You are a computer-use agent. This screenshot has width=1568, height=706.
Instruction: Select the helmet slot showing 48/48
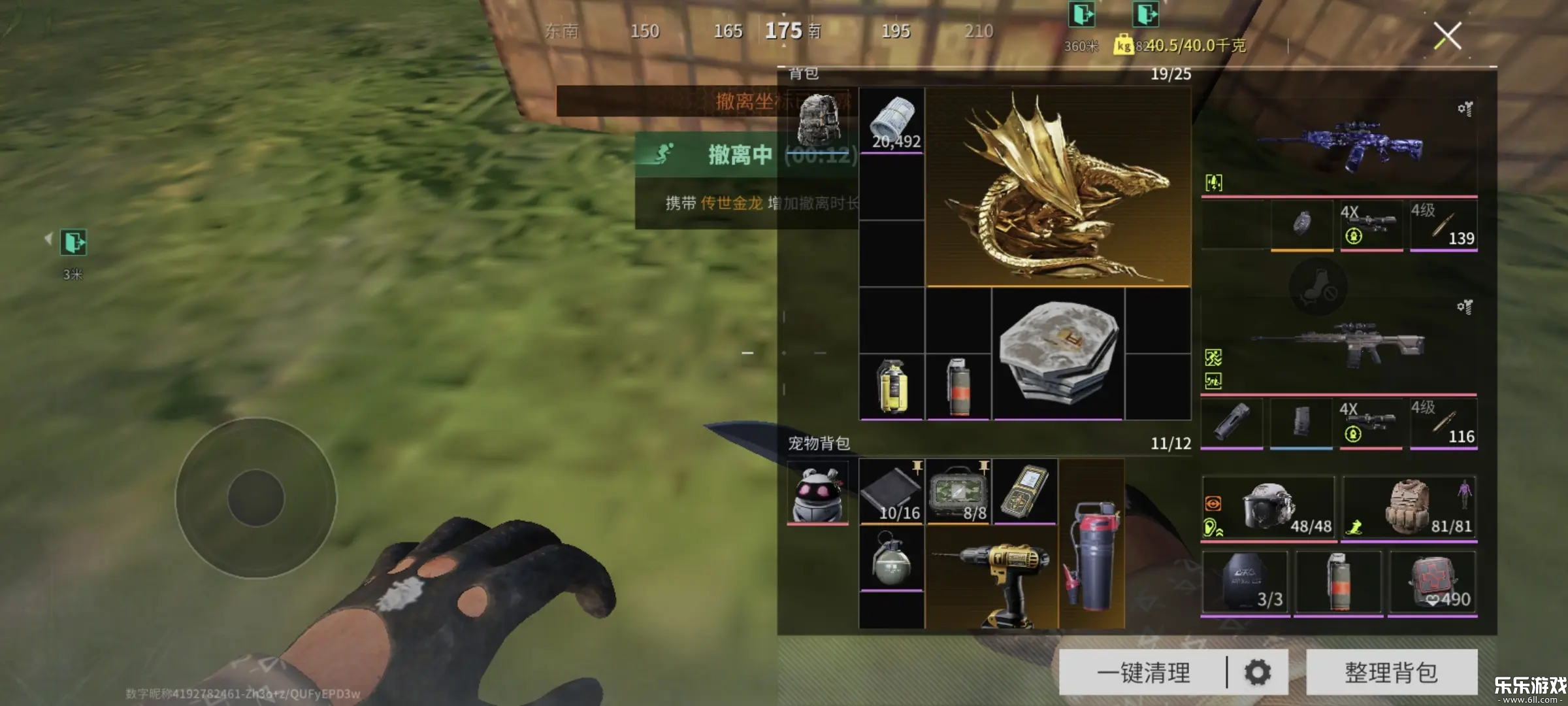1267,507
